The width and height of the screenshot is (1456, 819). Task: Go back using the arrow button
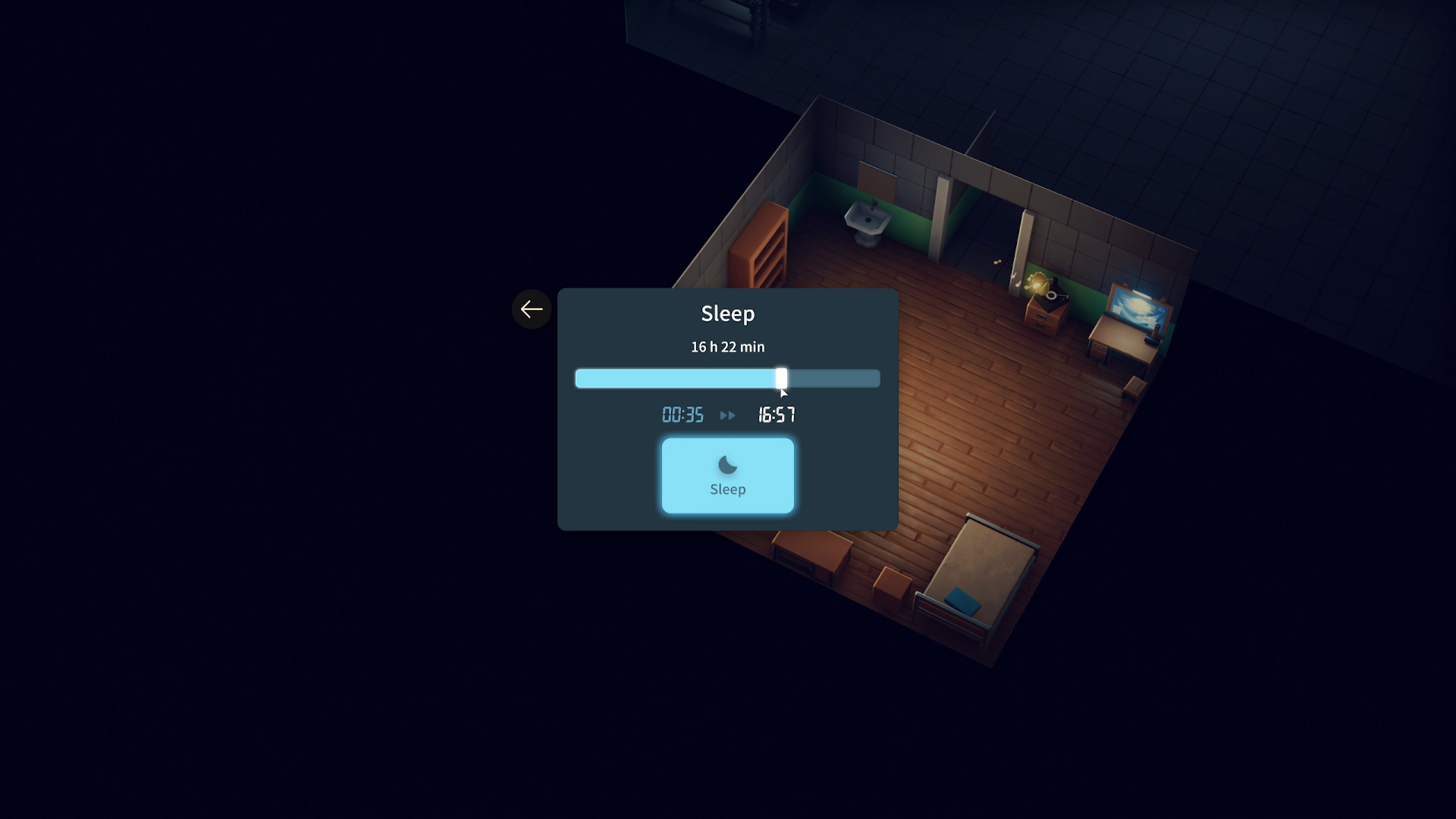[x=532, y=309]
